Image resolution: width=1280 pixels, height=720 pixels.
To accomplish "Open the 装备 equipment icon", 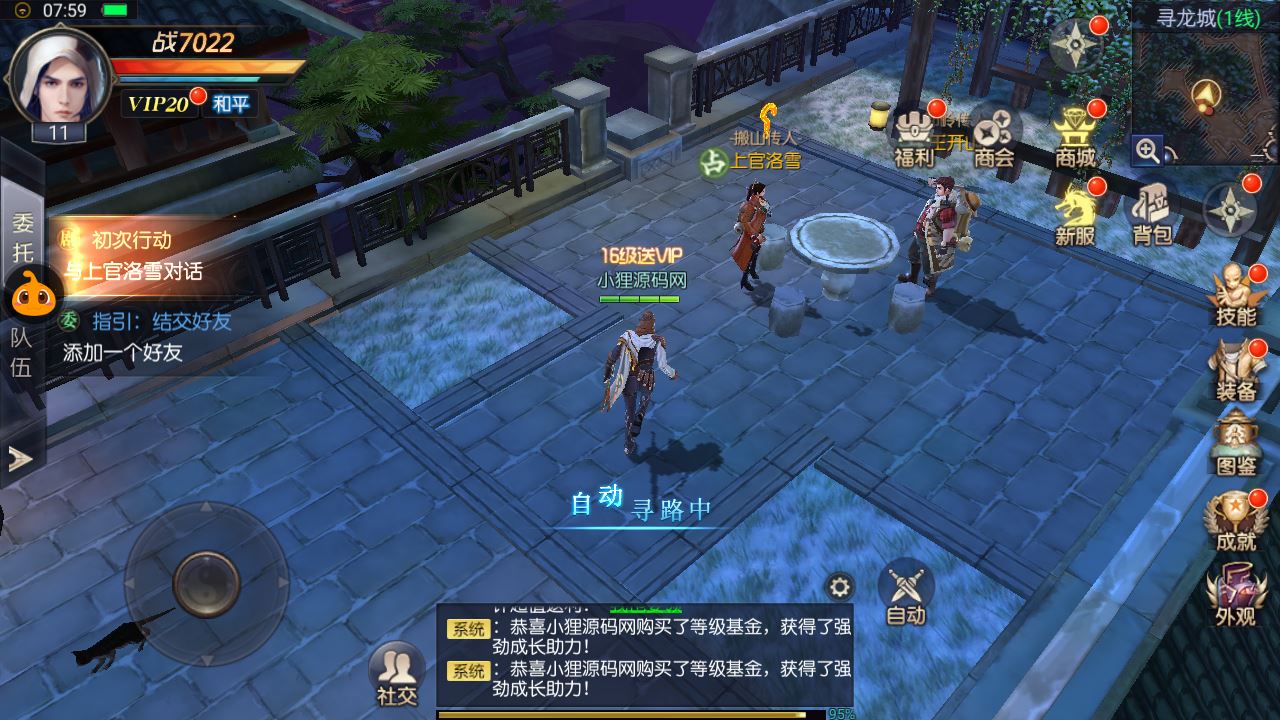I will coord(1236,366).
